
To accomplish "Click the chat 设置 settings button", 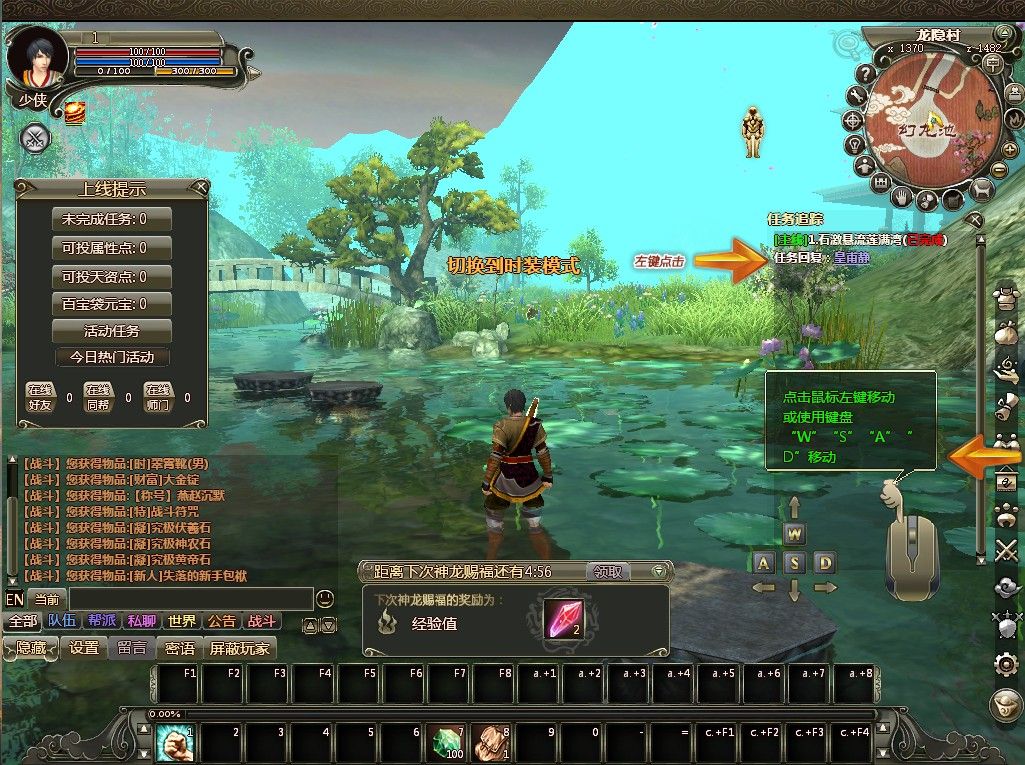I will point(84,648).
